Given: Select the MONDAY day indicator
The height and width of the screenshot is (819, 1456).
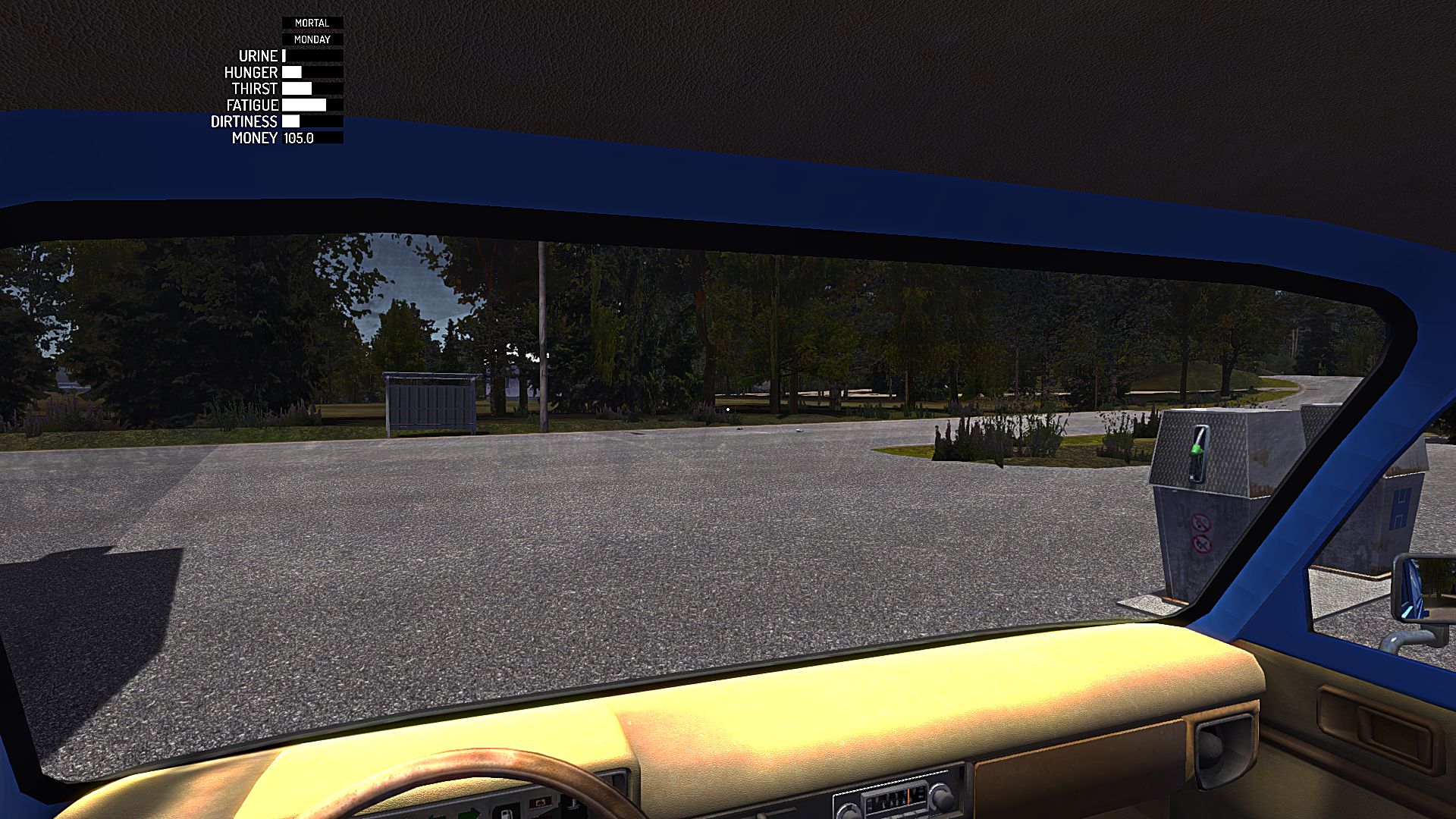Looking at the screenshot, I should 312,39.
